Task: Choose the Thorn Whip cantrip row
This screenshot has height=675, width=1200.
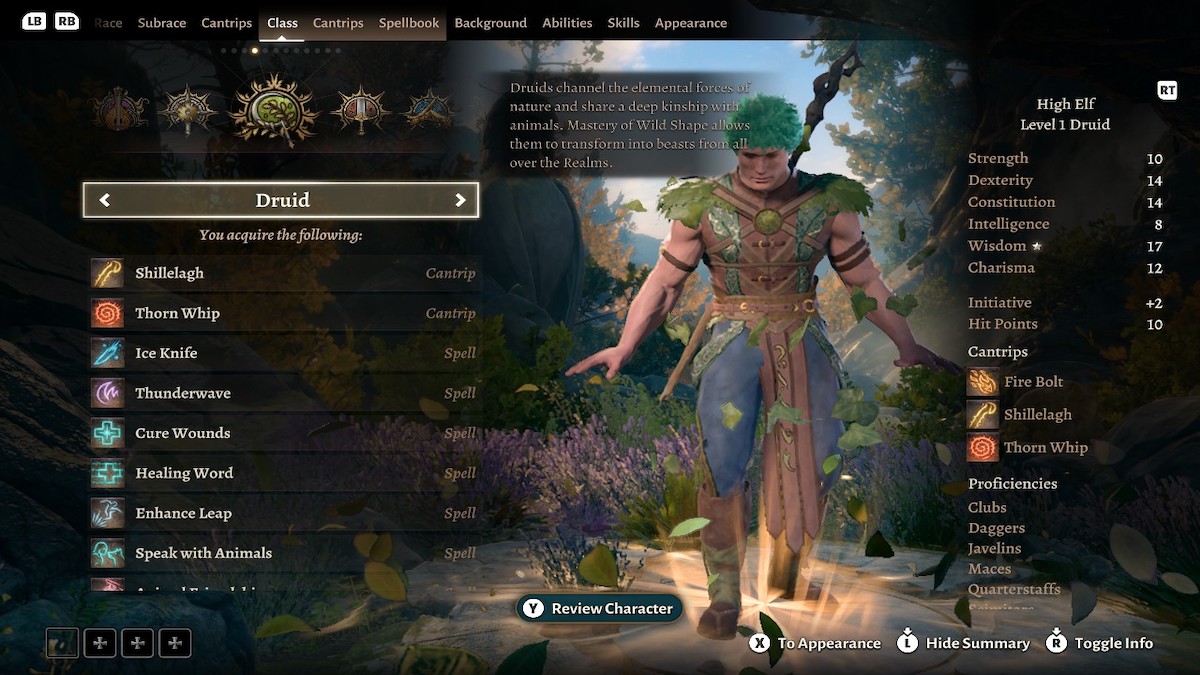Action: click(283, 313)
